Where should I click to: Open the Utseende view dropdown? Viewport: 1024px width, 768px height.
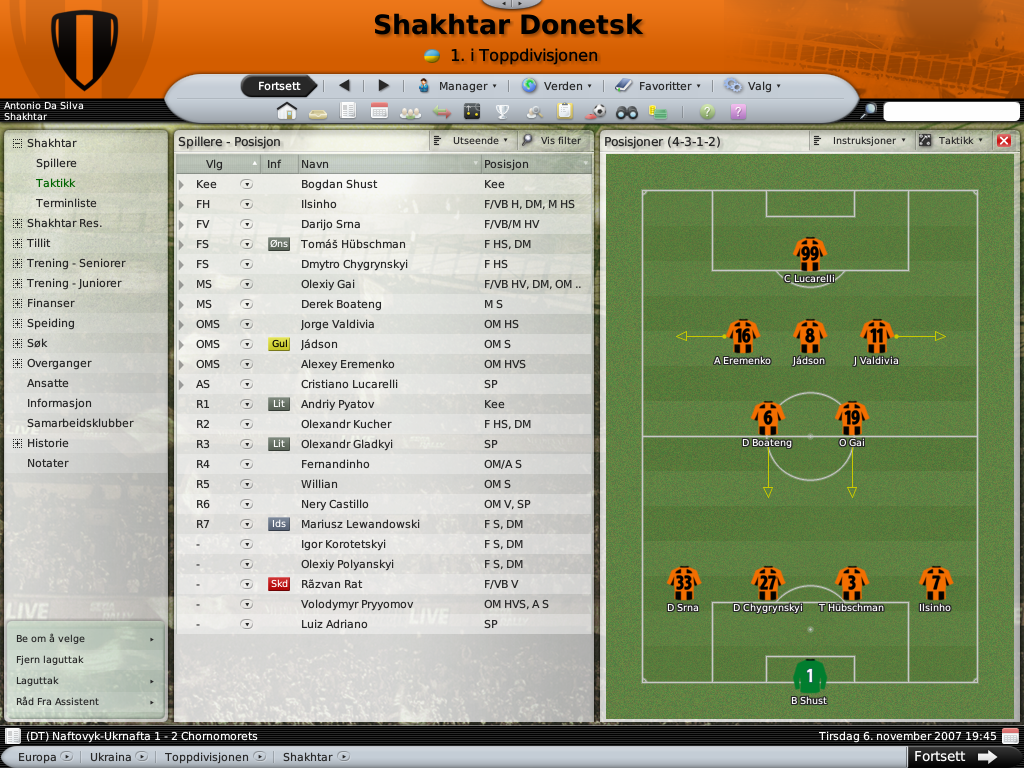tap(471, 141)
